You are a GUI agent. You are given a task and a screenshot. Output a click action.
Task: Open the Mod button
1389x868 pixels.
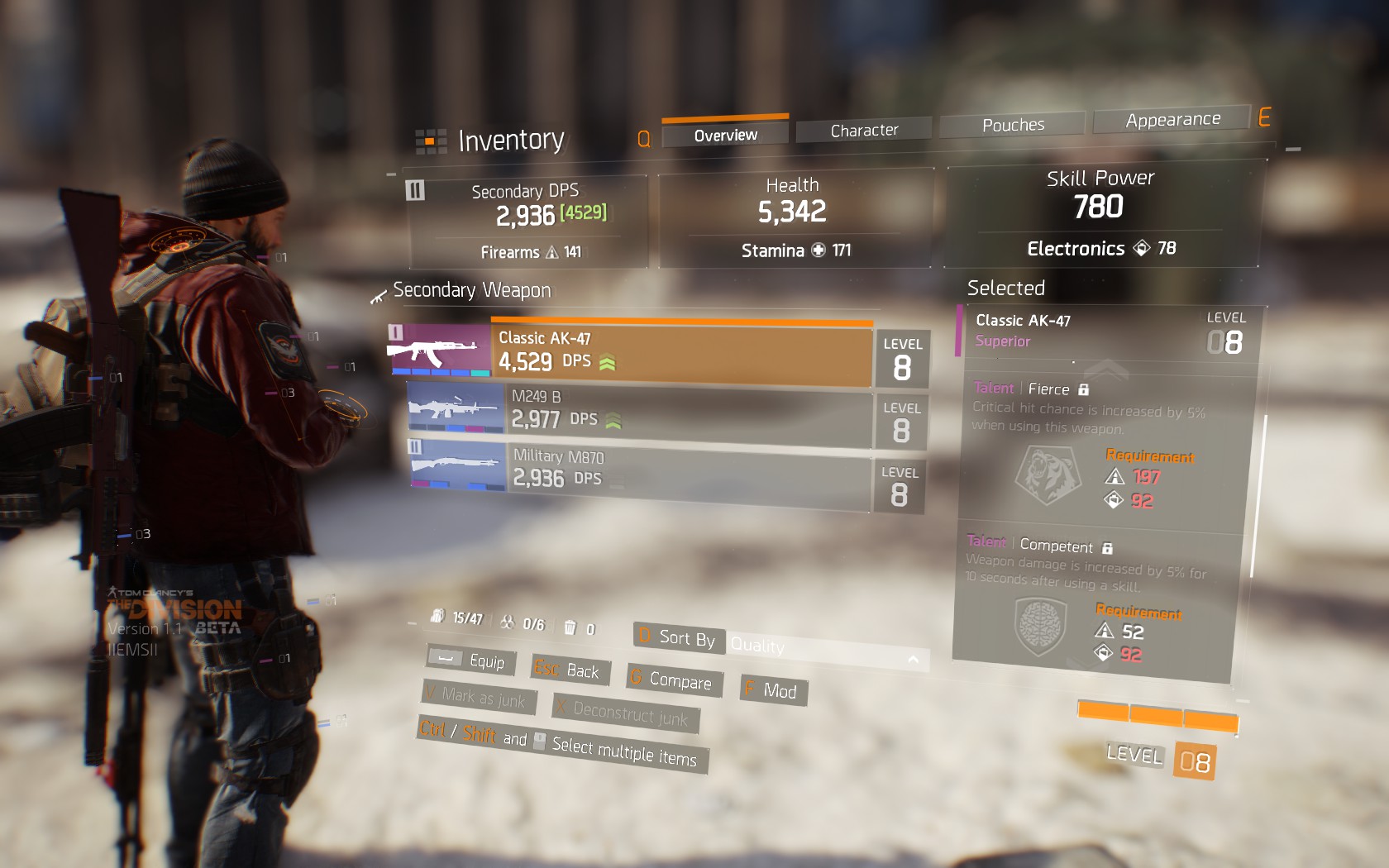(771, 690)
